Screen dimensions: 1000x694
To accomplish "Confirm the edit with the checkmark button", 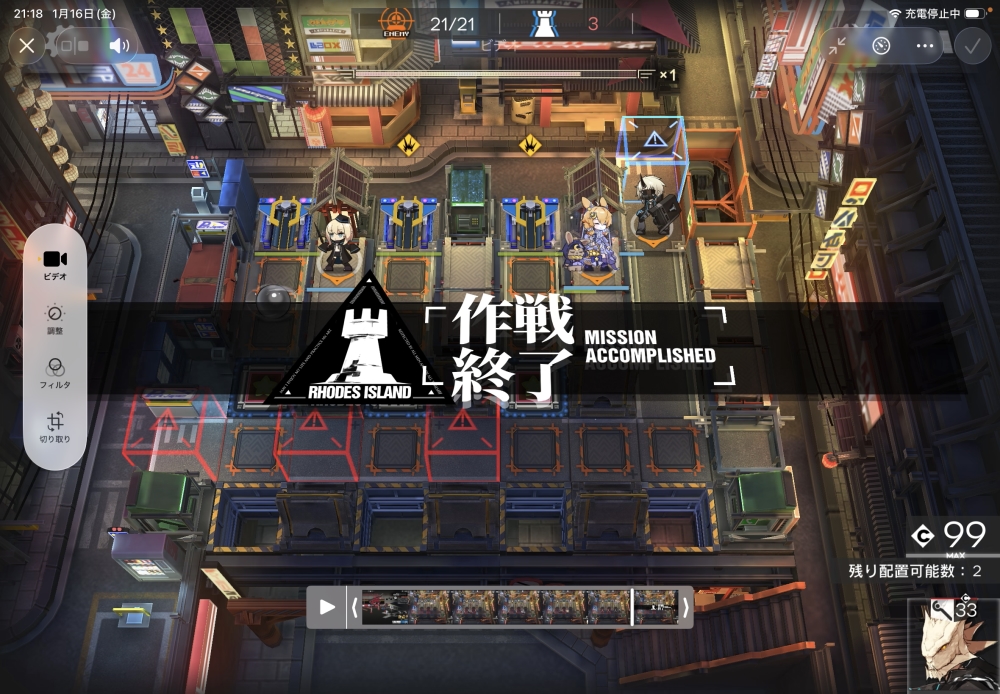I will click(971, 46).
